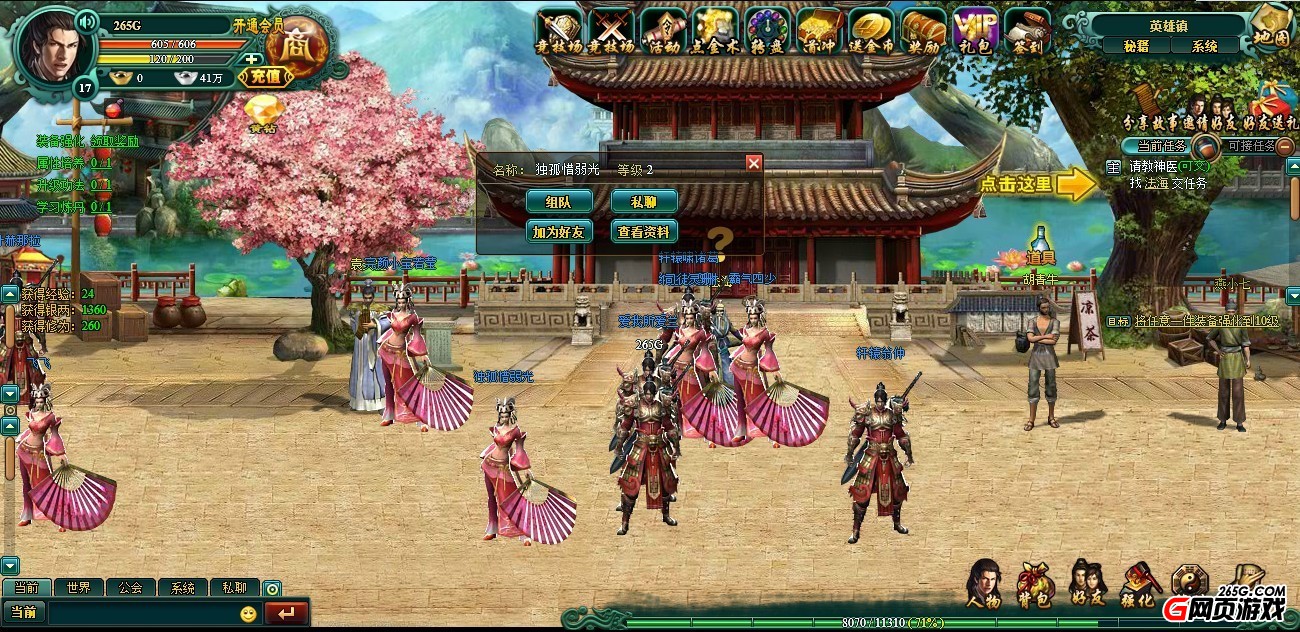The width and height of the screenshot is (1300, 632).
Task: Open the 背包 backpack
Action: click(x=1035, y=585)
